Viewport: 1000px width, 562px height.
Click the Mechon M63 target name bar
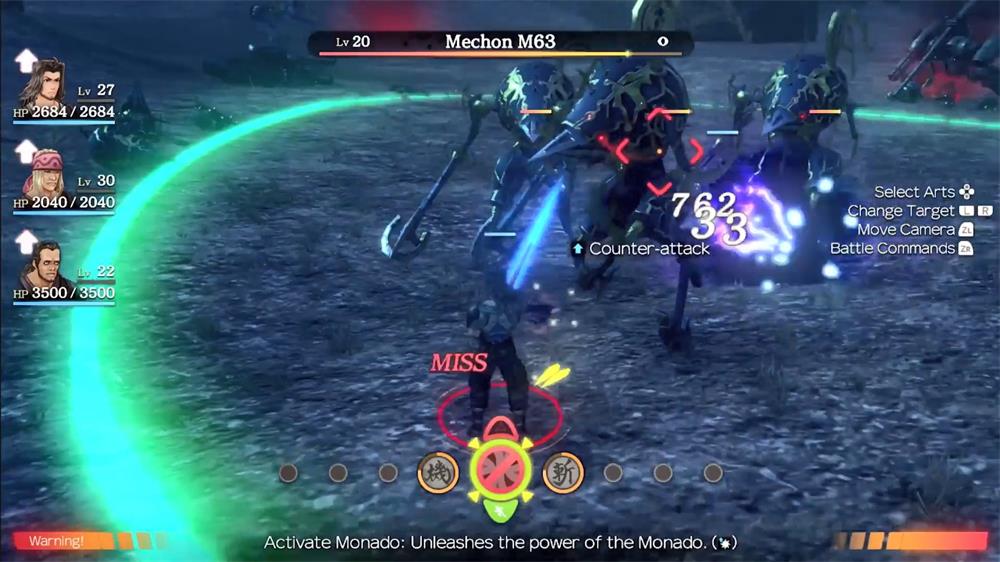click(x=500, y=42)
